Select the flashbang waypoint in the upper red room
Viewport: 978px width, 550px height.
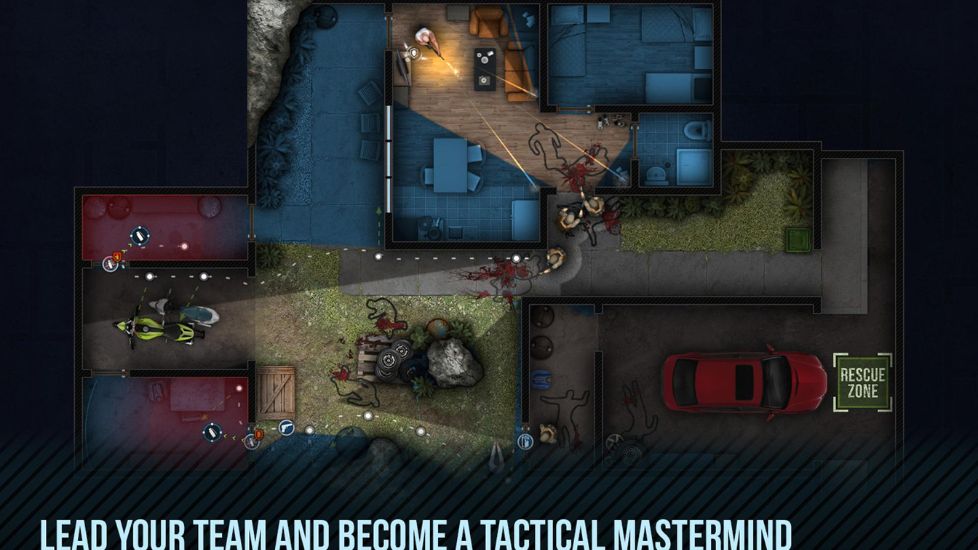140,237
